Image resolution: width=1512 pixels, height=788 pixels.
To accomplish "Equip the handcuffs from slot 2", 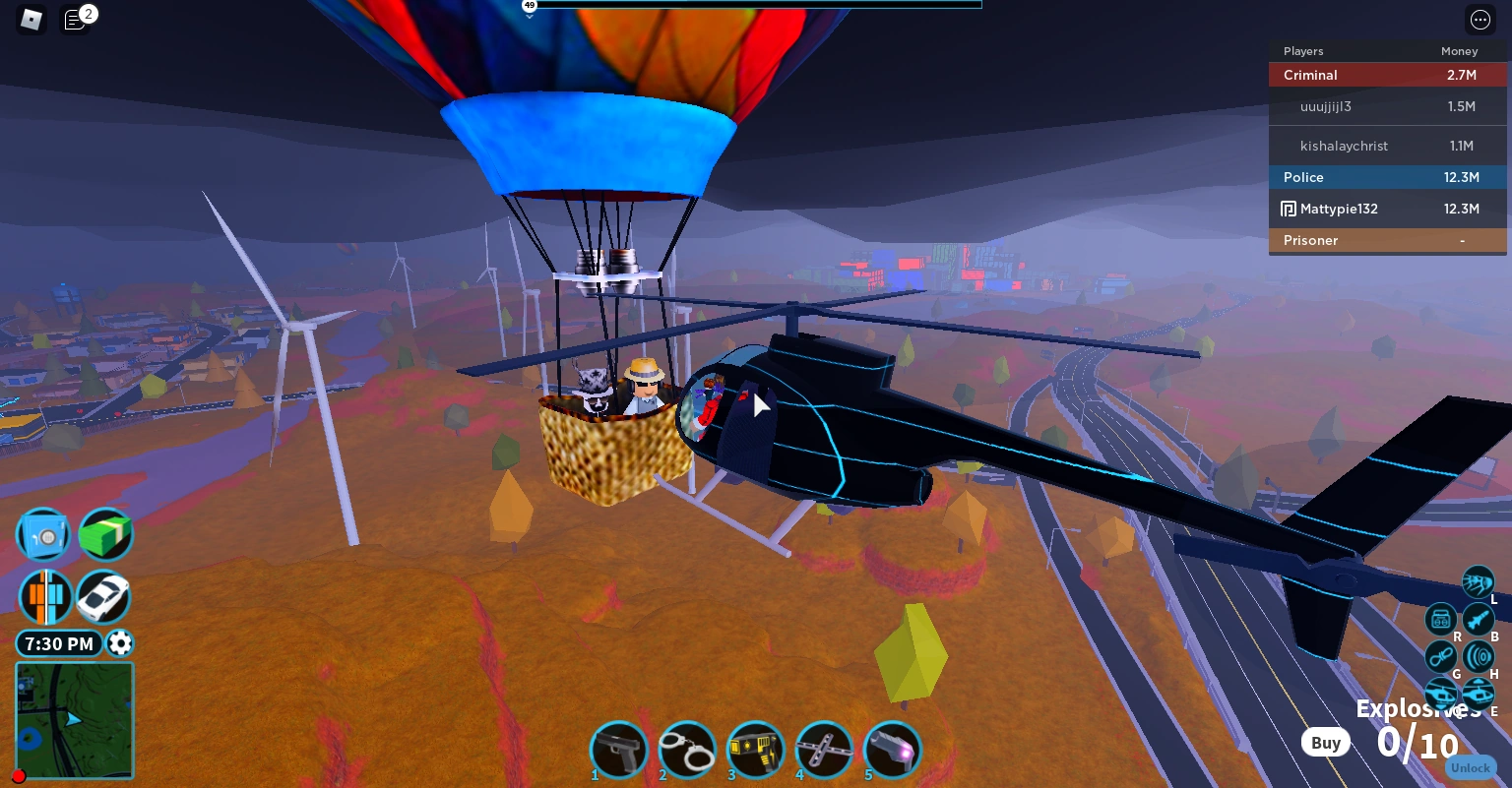I will (687, 750).
